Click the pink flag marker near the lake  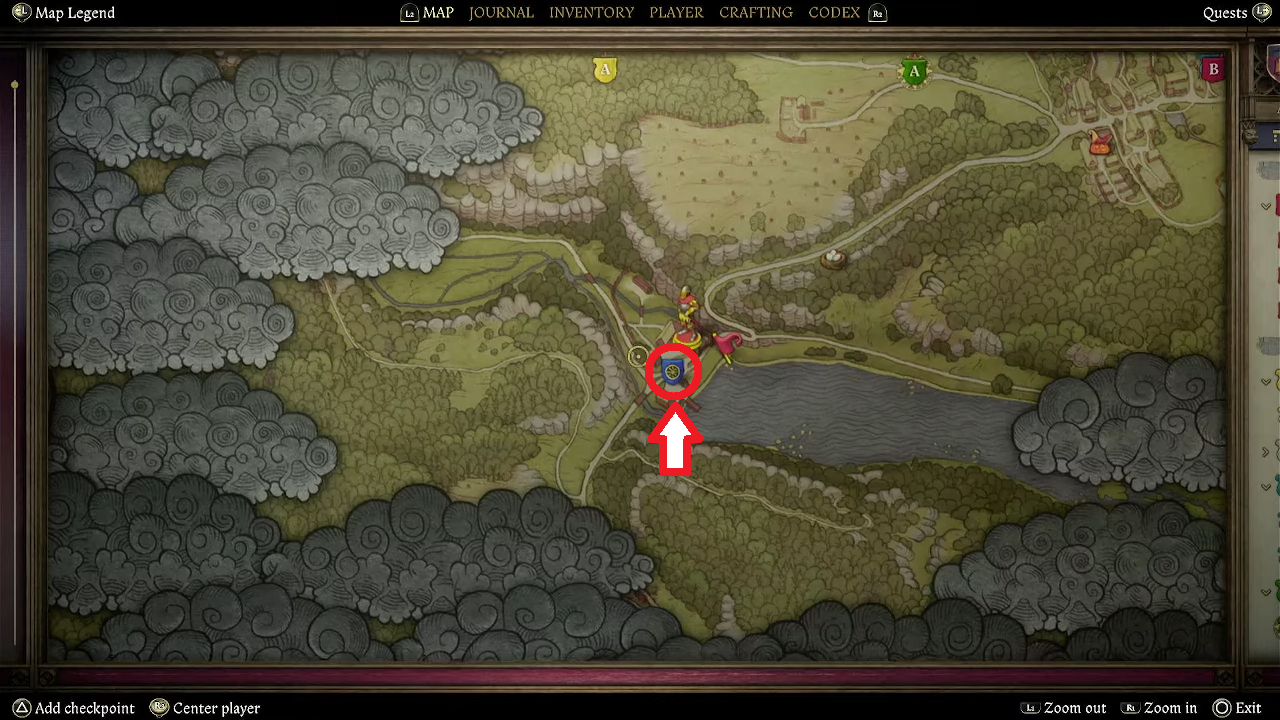pos(726,341)
